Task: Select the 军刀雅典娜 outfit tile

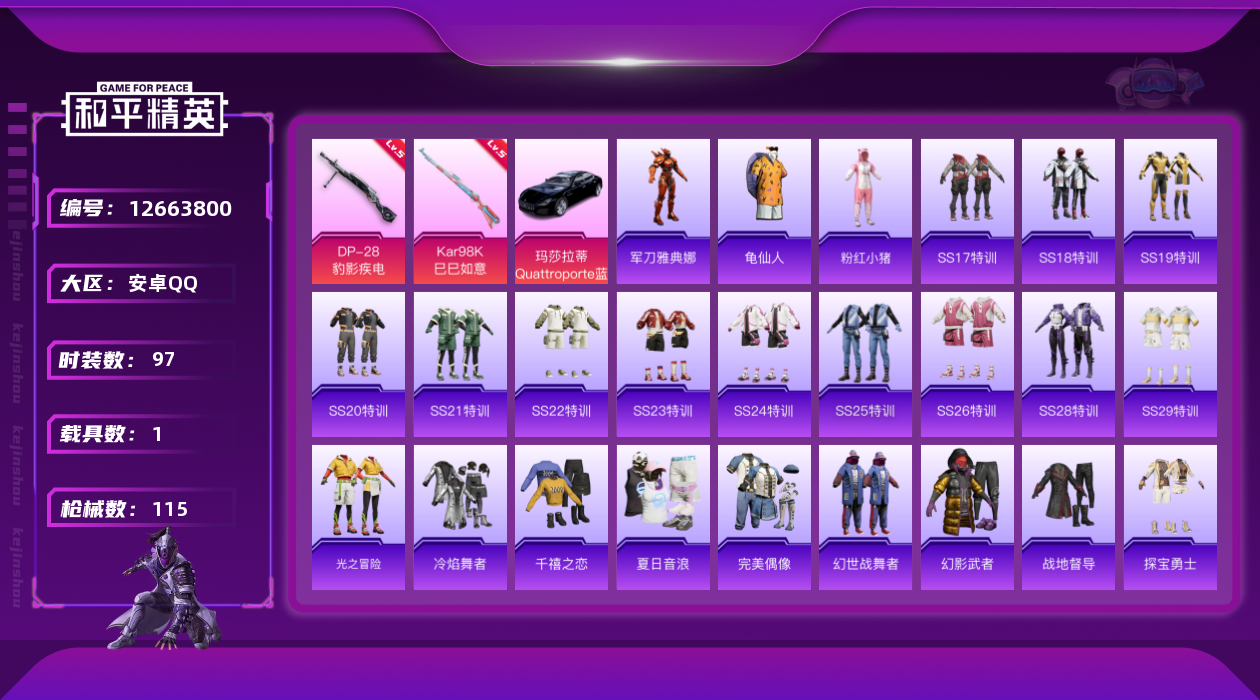Action: [663, 211]
